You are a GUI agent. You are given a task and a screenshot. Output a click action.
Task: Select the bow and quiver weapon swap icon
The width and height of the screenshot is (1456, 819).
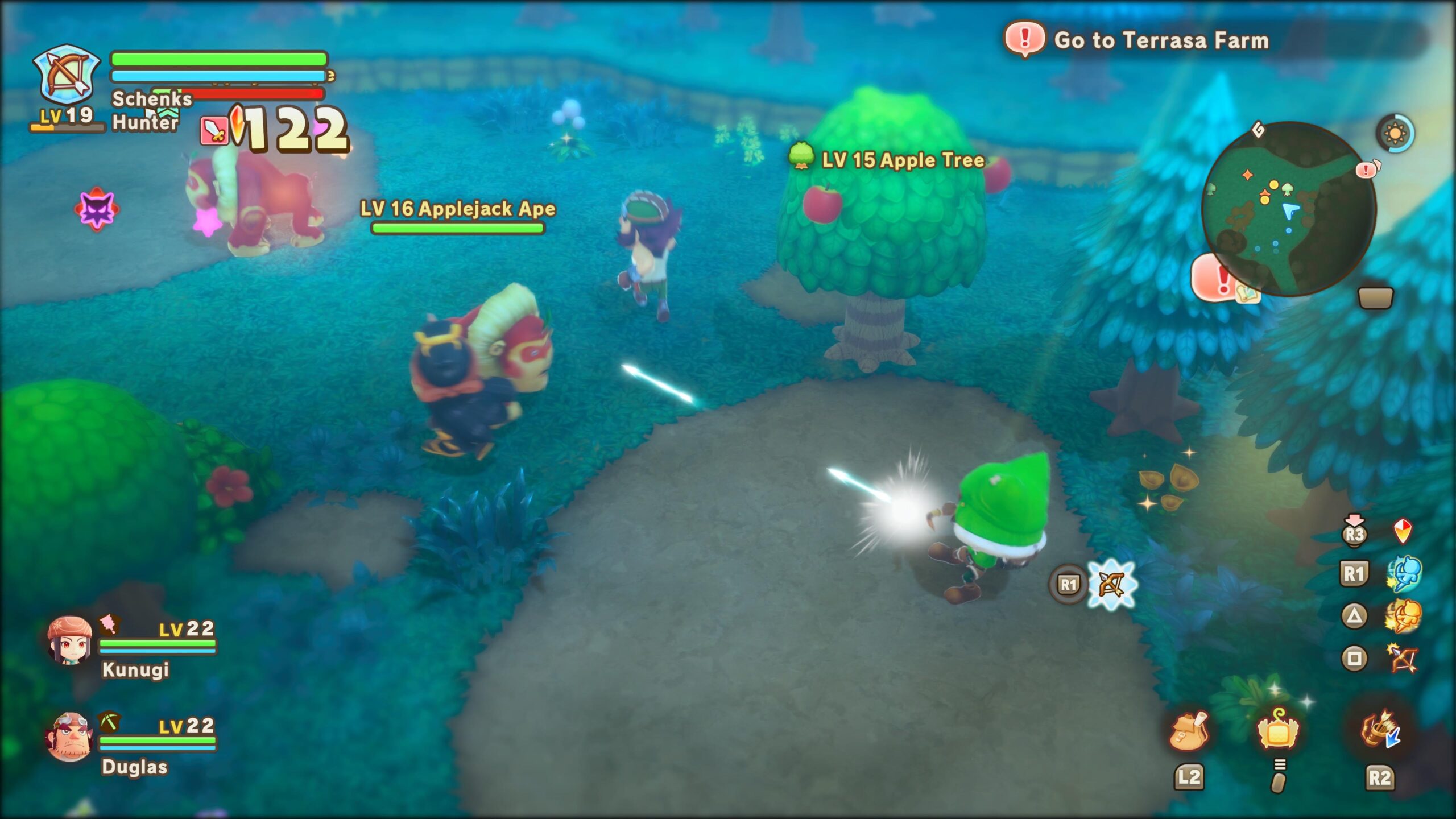[1380, 730]
